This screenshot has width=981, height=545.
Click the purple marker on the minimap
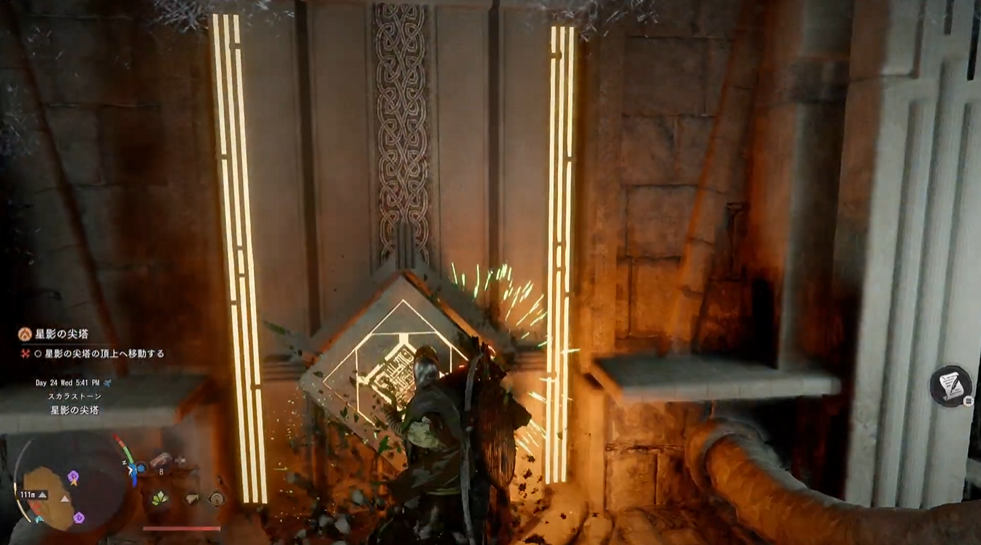73,478
